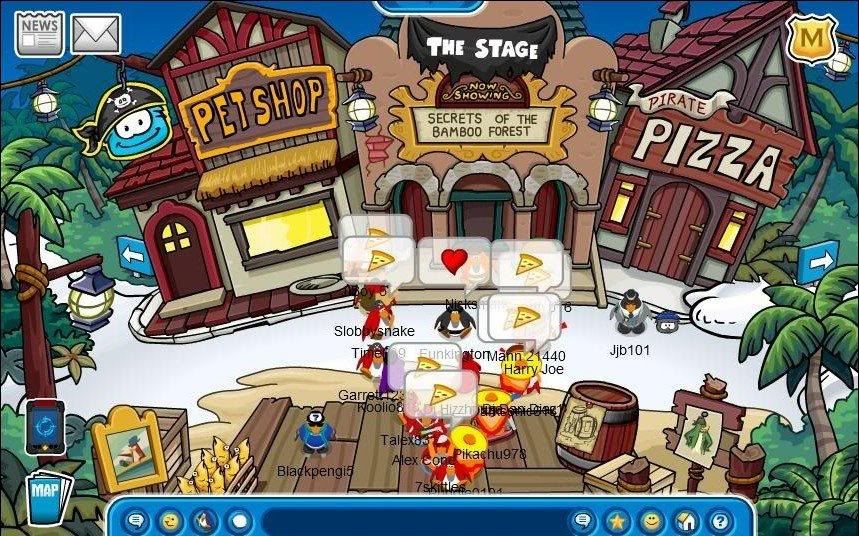Click the blue right arrow sign

[816, 263]
